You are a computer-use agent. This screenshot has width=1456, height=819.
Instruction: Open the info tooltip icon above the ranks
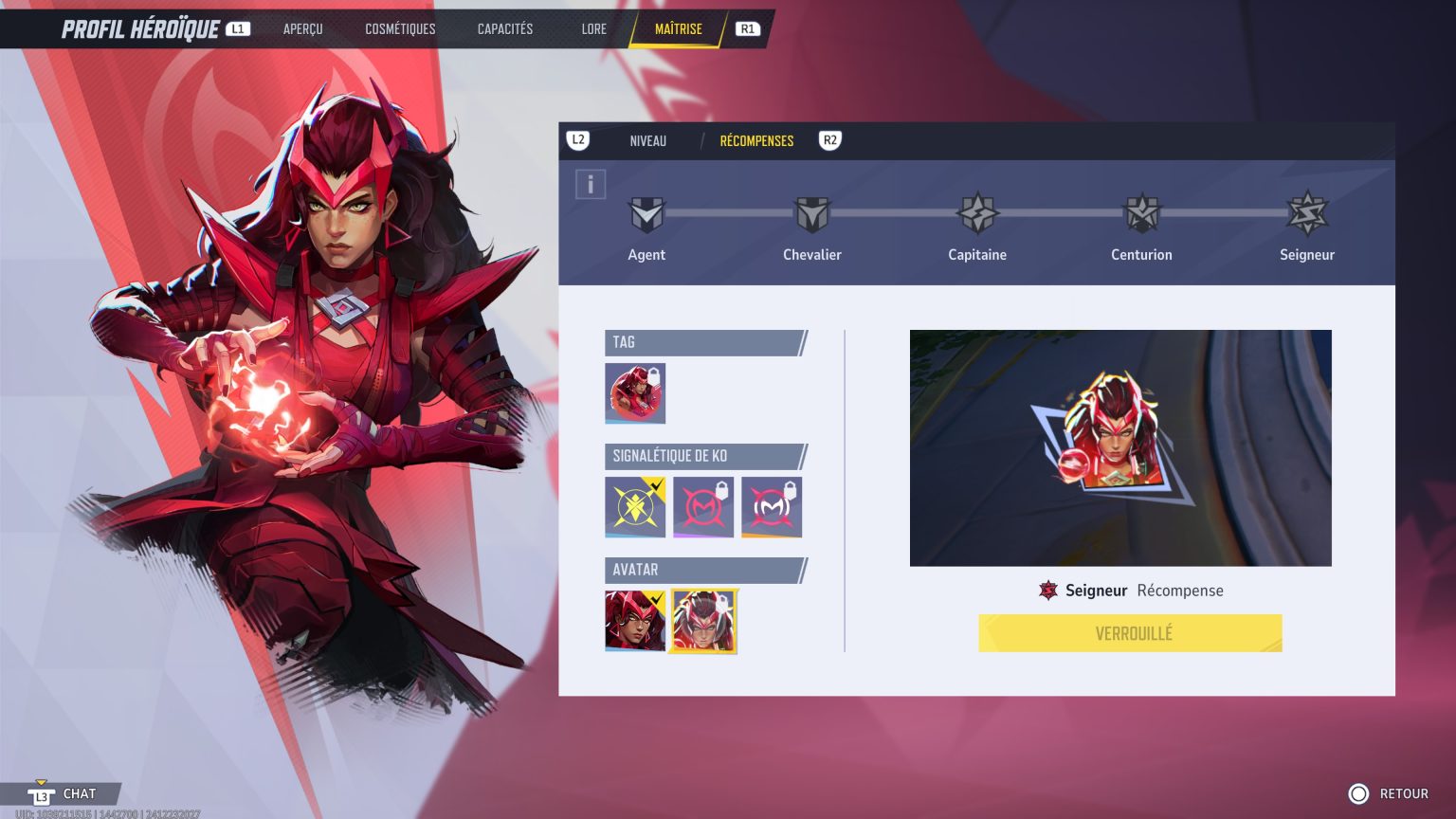(591, 184)
